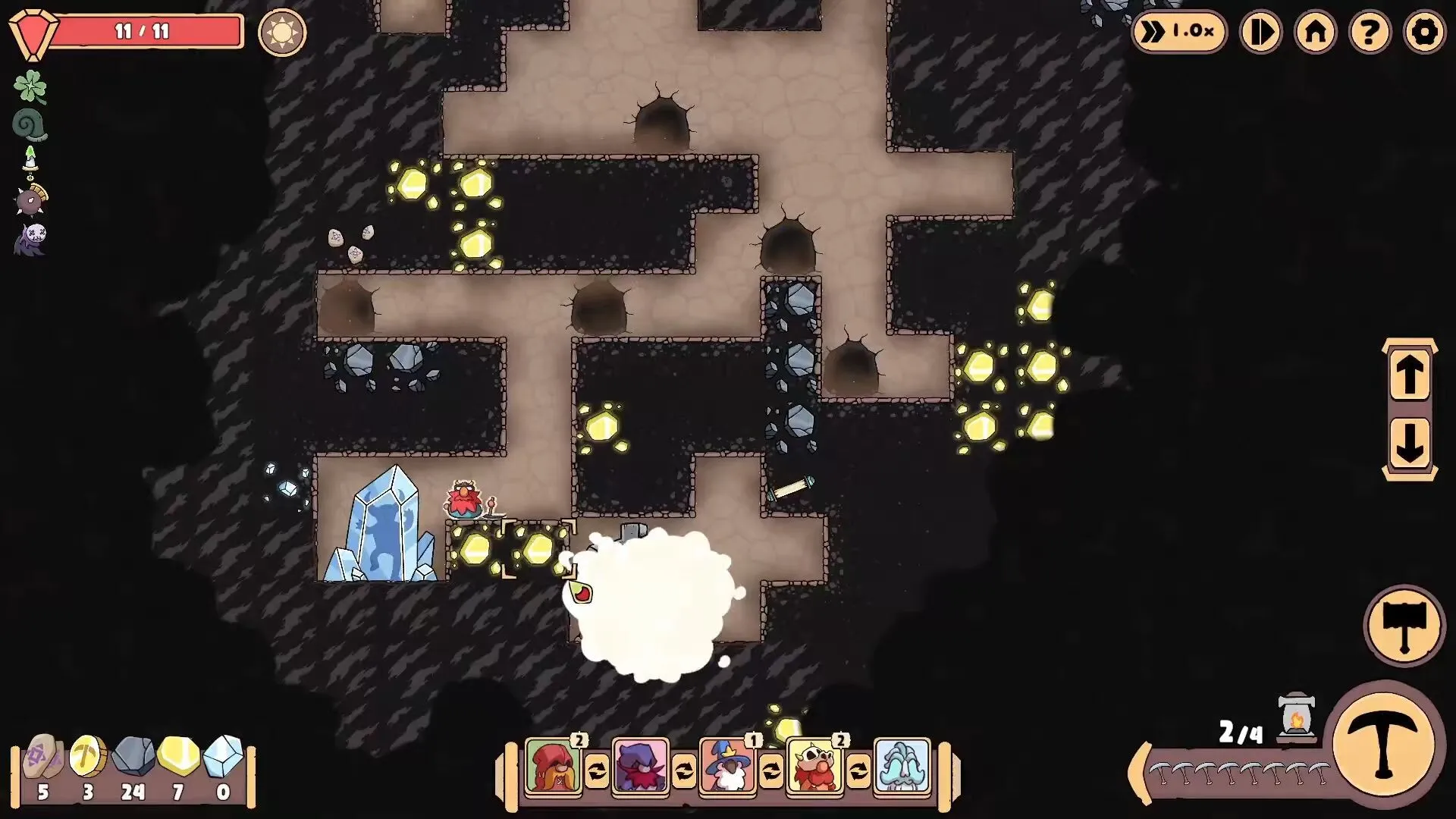1456x819 pixels.
Task: Open the settings gear menu
Action: 1424,32
